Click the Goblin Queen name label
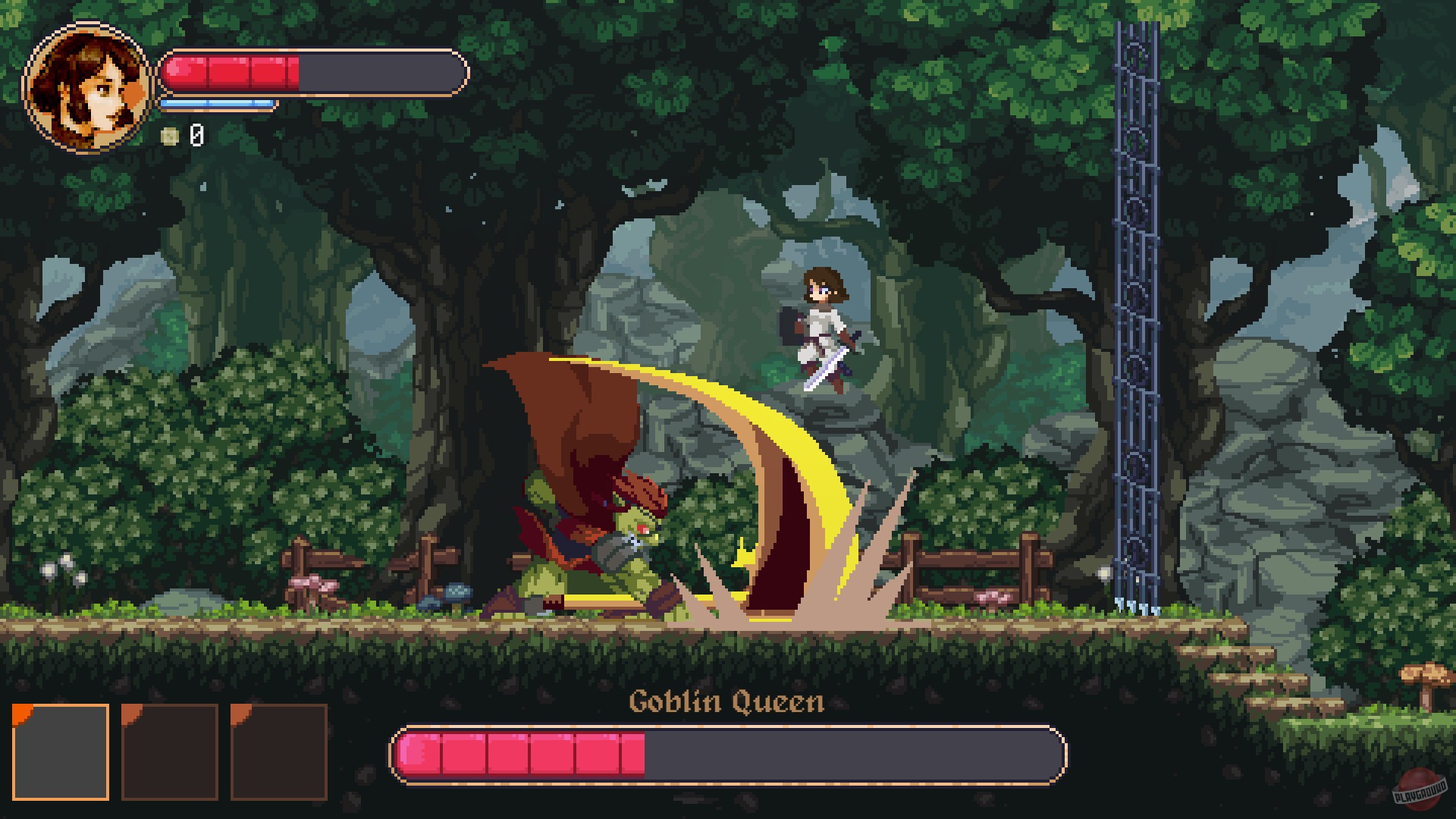 (728, 704)
